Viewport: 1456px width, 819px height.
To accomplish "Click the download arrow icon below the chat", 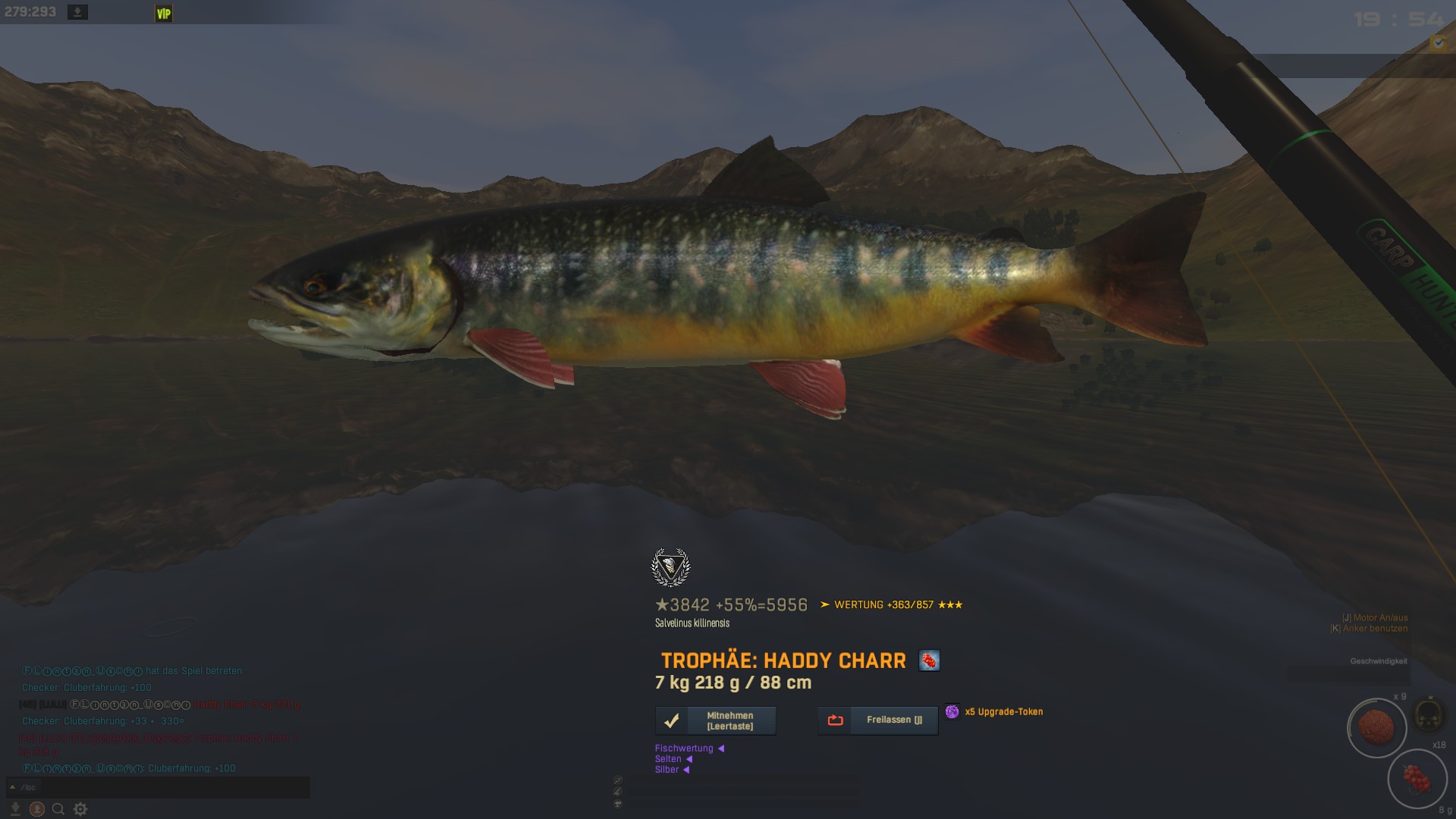I will coord(15,809).
